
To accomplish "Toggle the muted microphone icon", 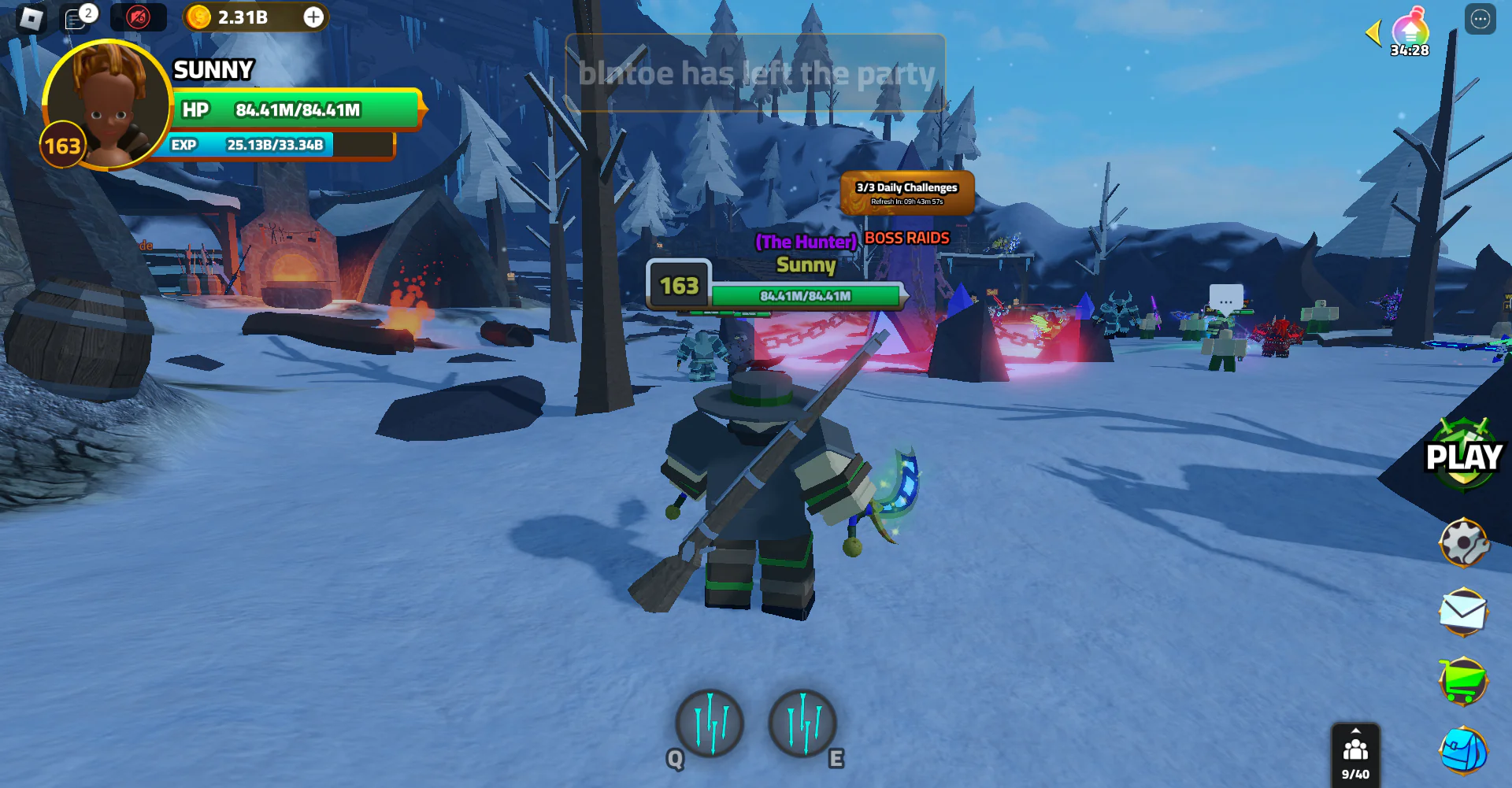I will click(139, 17).
